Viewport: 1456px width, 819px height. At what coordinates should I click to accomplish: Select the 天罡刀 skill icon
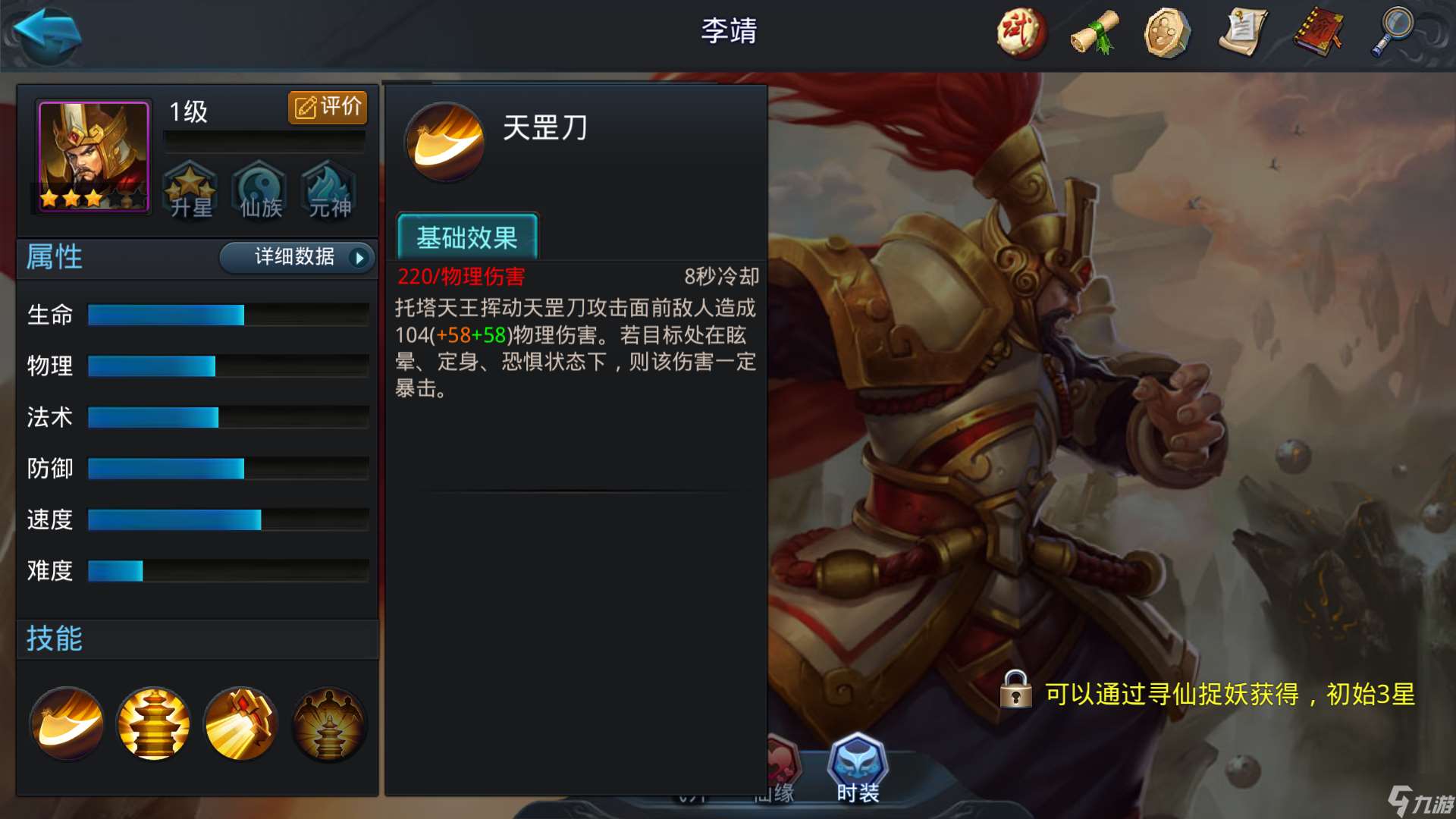[65, 723]
